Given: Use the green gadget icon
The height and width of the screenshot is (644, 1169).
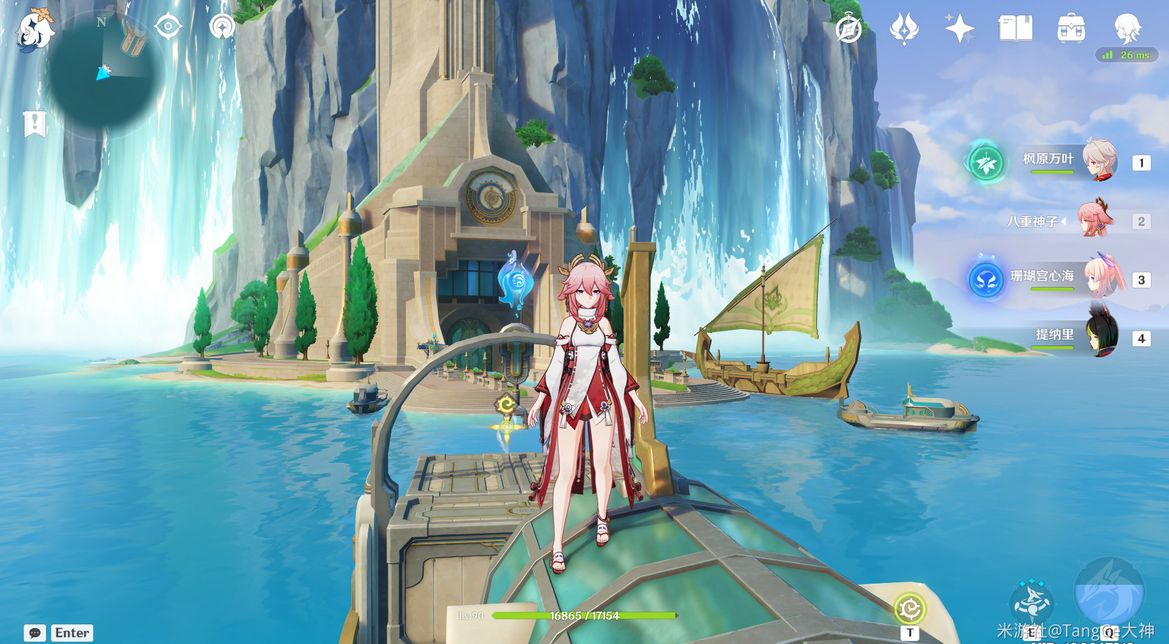Looking at the screenshot, I should [909, 607].
